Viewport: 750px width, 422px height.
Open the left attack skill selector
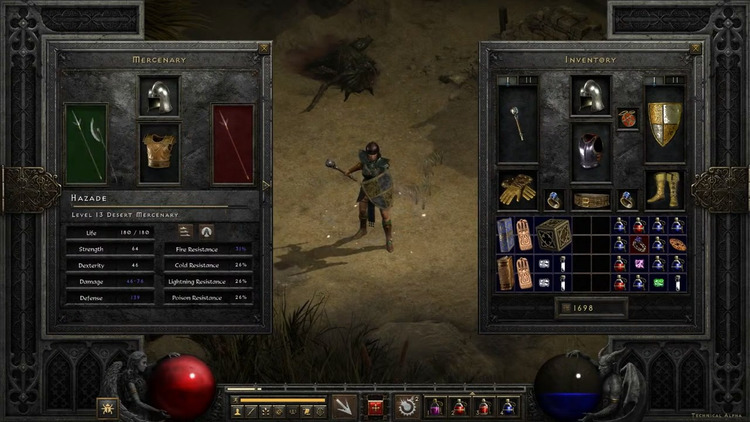(x=345, y=405)
